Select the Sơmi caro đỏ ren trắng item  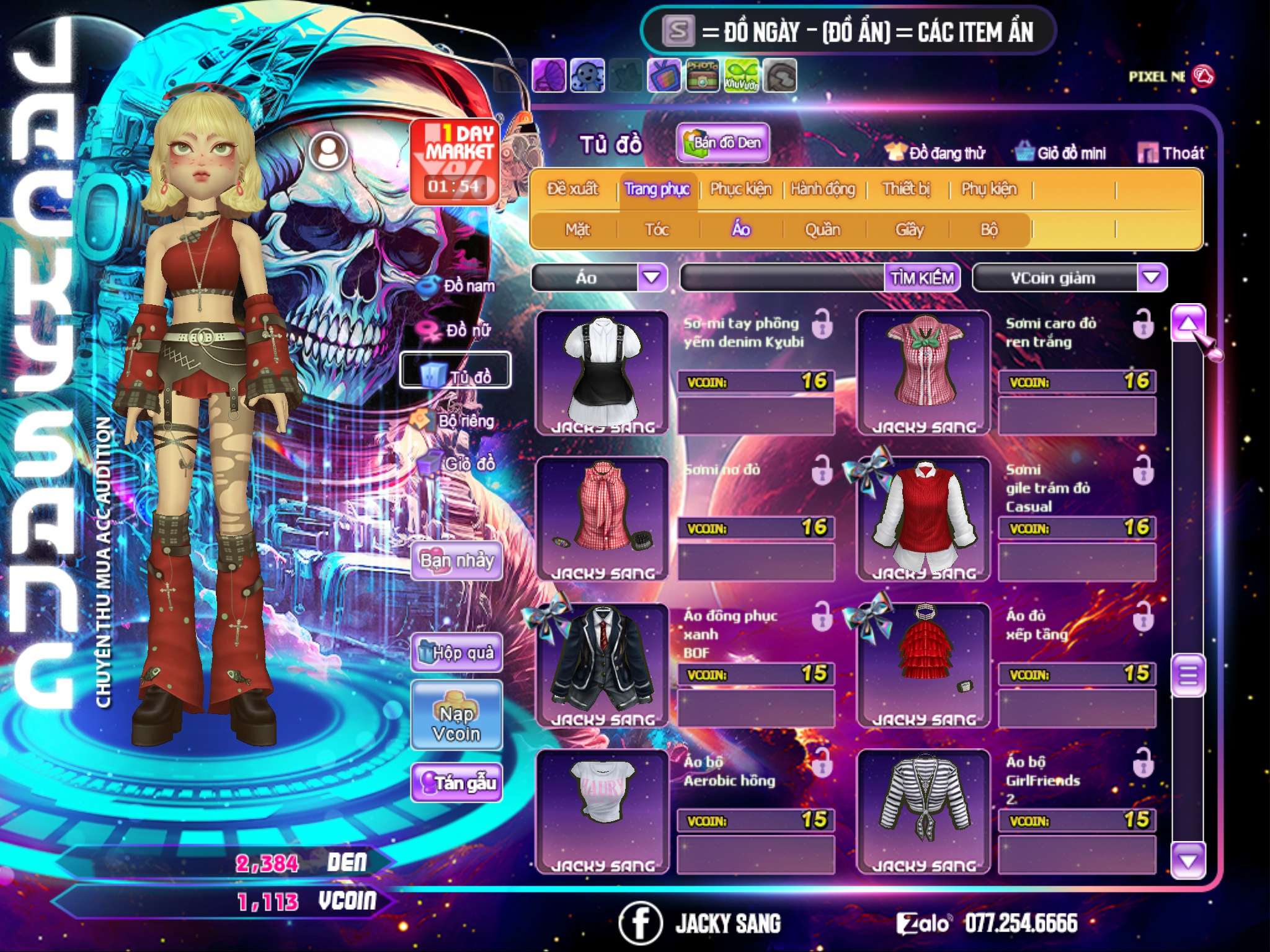coord(923,372)
